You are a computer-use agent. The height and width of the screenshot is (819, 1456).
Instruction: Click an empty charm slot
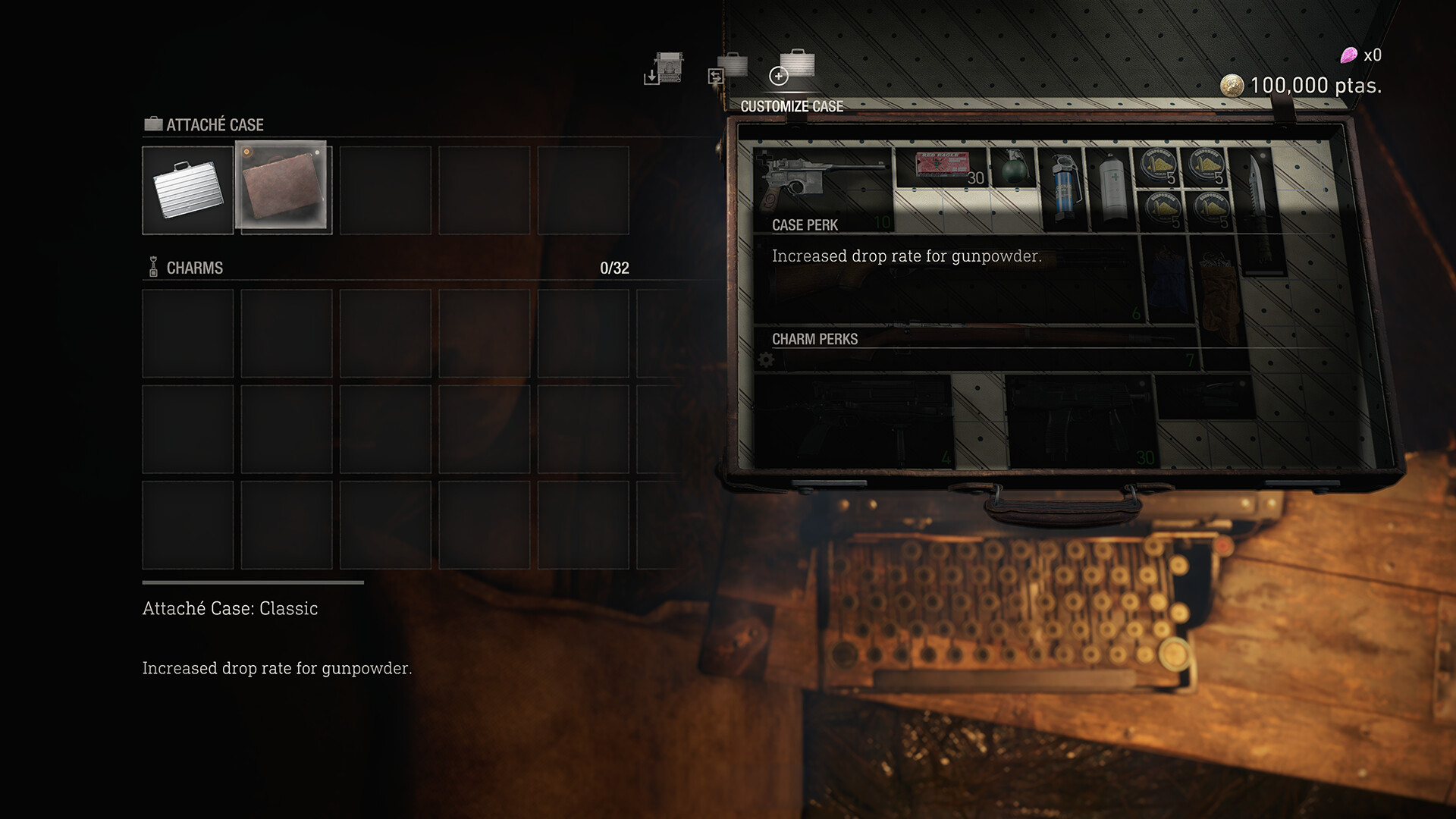pyautogui.click(x=187, y=334)
